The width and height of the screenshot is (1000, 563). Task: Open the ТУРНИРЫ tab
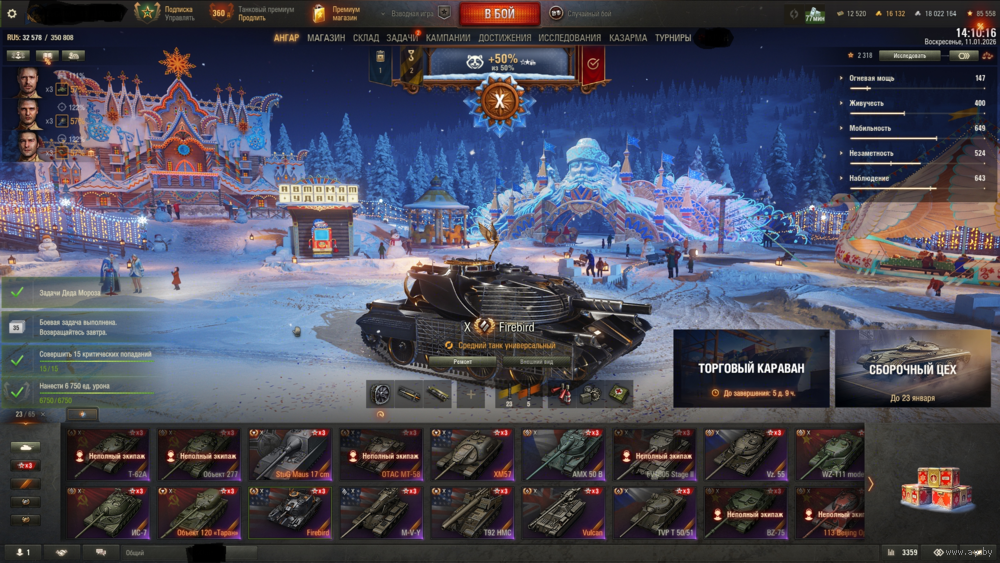673,38
